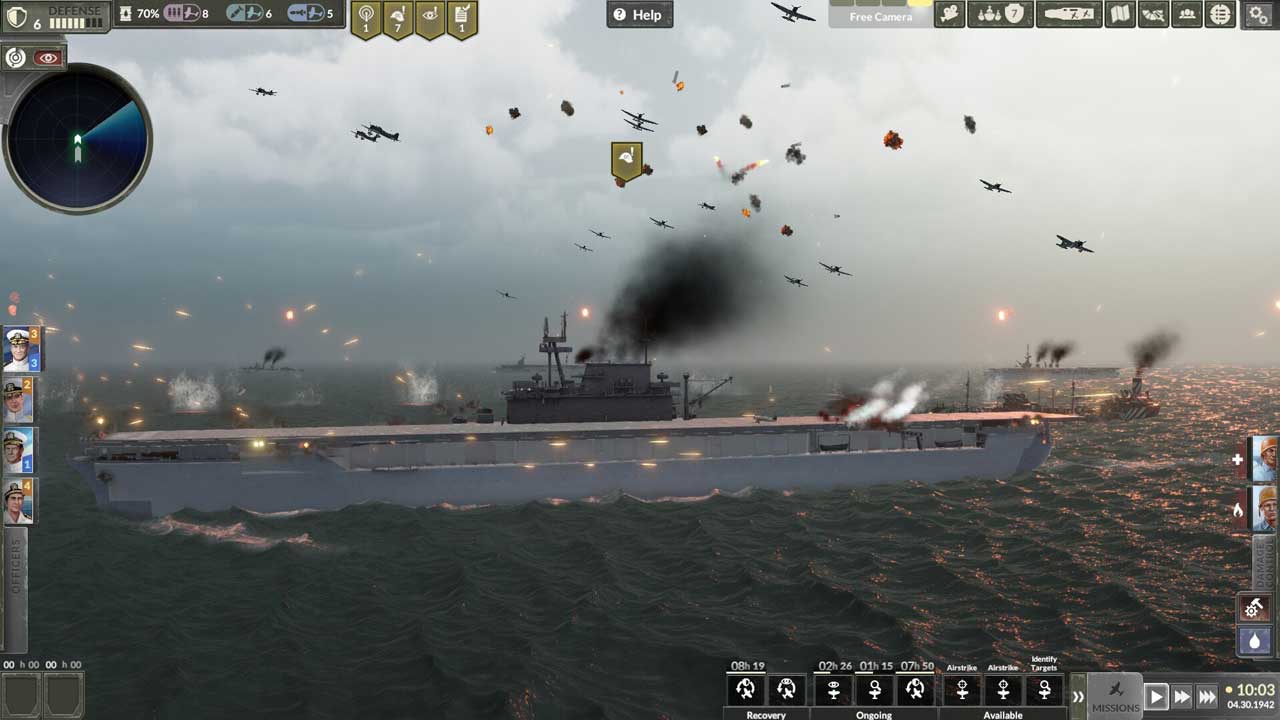
Task: Click the water drop damage control button
Action: point(1255,640)
